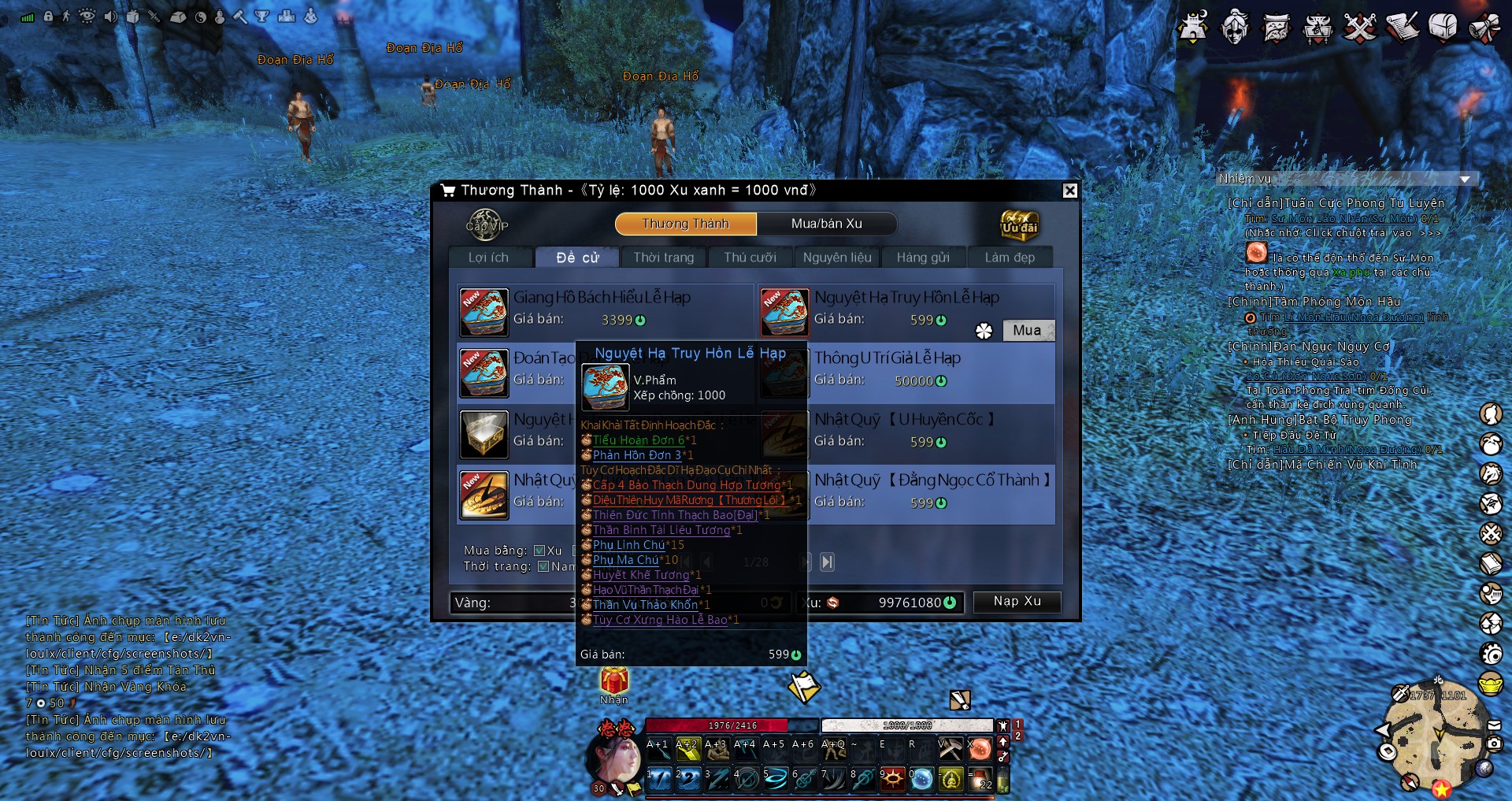
Task: Open the Lợi ích tab
Action: 488,258
